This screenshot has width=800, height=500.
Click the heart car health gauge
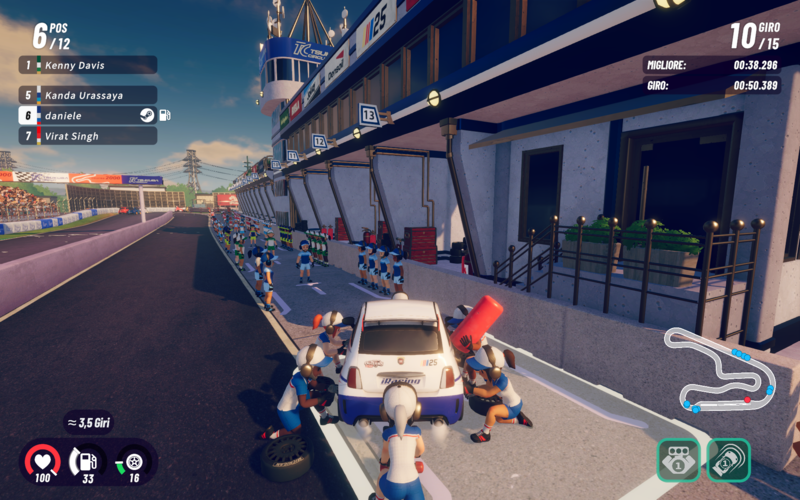(42, 462)
